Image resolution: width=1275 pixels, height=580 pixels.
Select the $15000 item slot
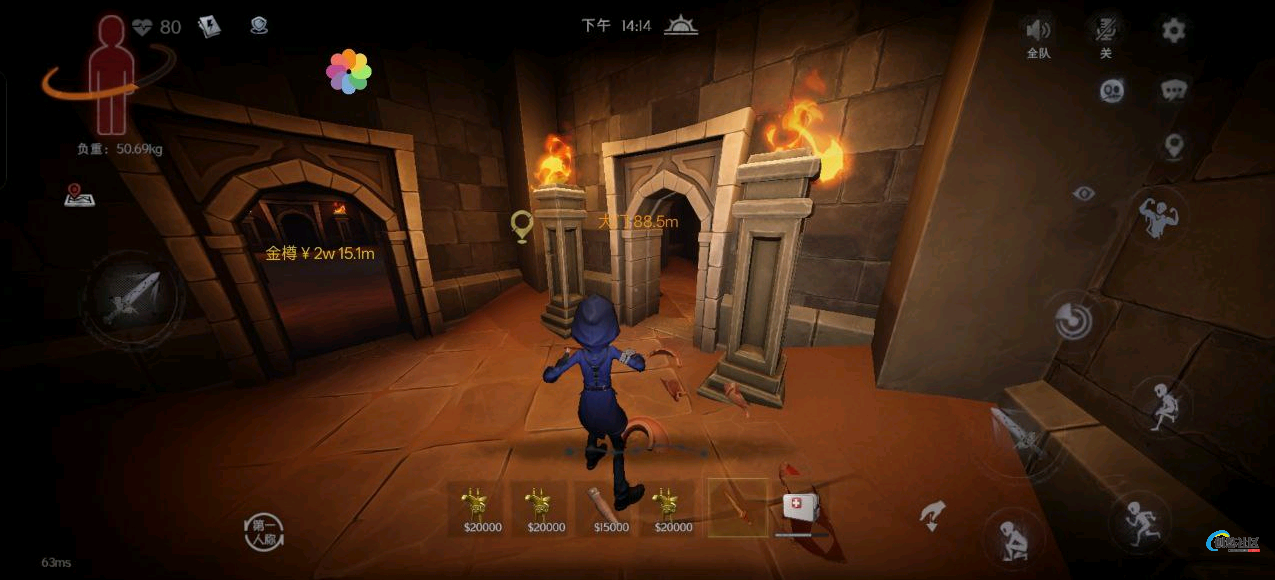(611, 508)
